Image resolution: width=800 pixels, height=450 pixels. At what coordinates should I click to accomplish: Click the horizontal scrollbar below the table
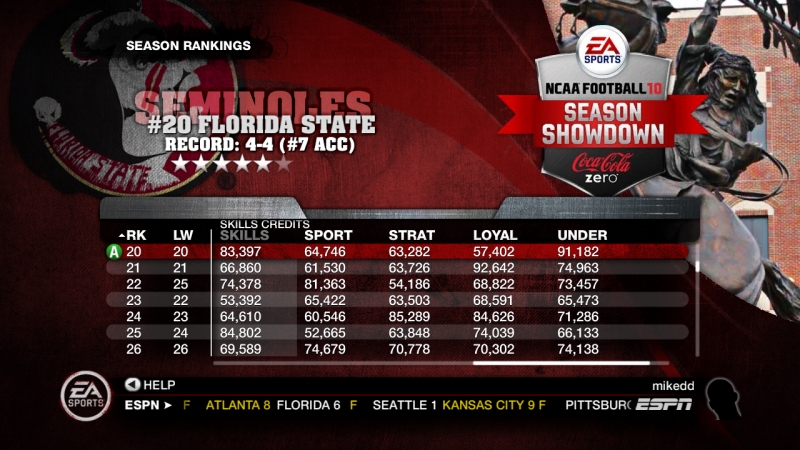pyautogui.click(x=560, y=363)
